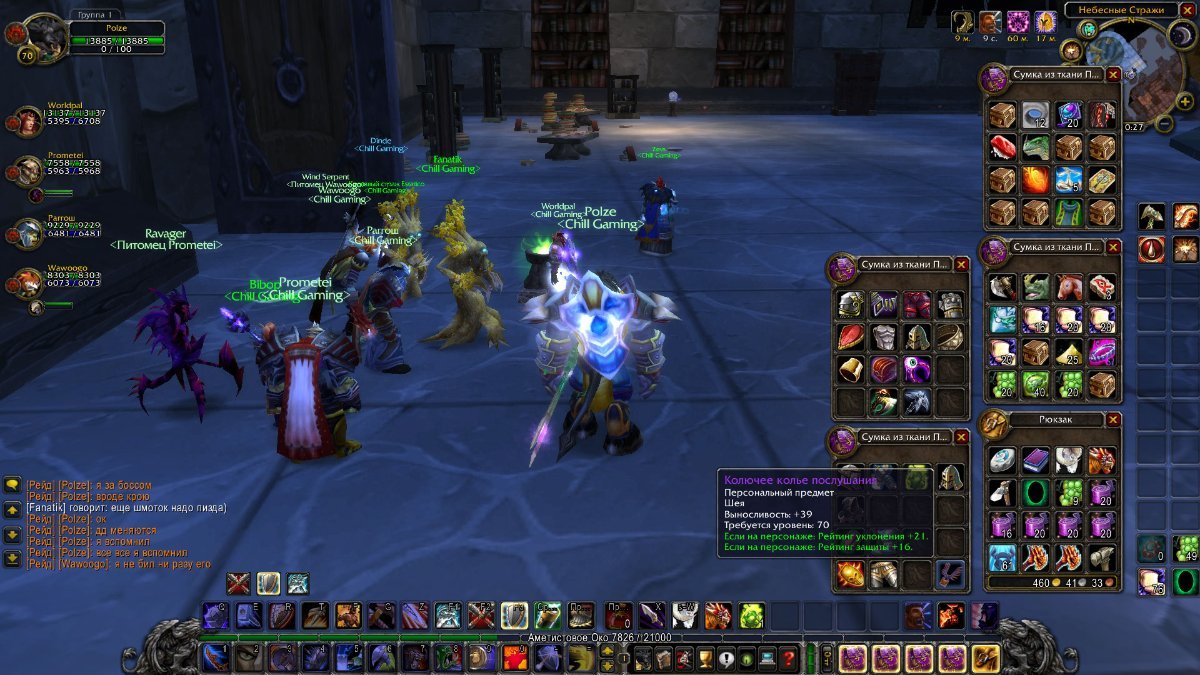
Task: Click the fire swirl item in the bag
Action: [x=1035, y=181]
